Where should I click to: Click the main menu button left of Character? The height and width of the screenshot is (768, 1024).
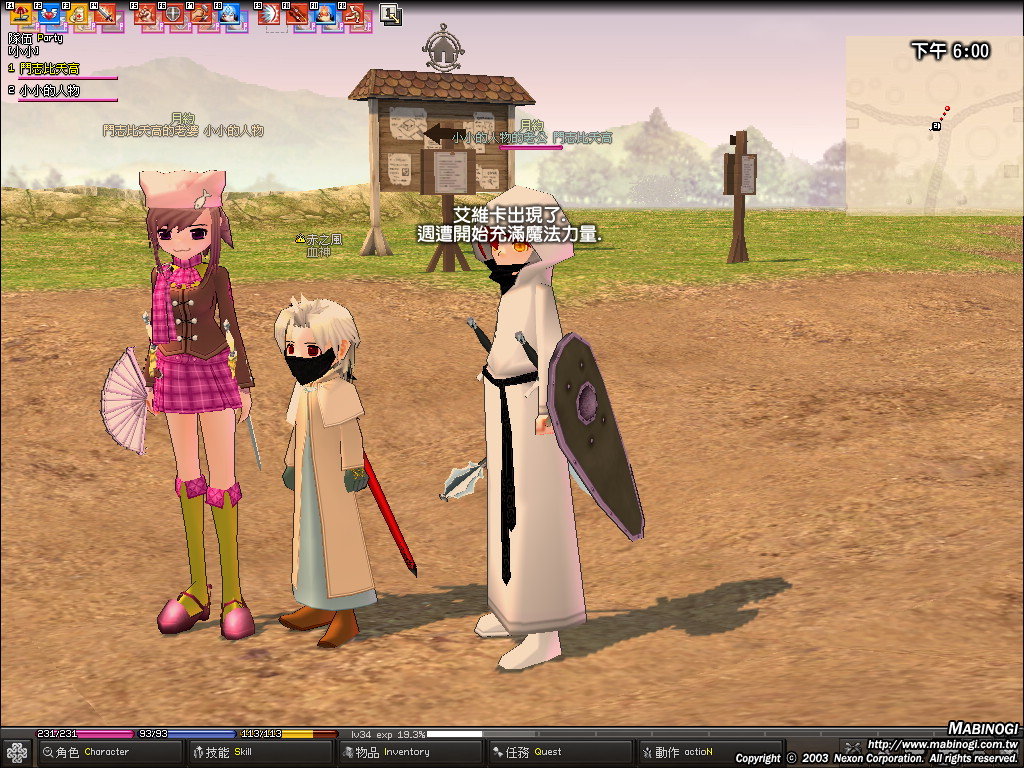point(17,752)
